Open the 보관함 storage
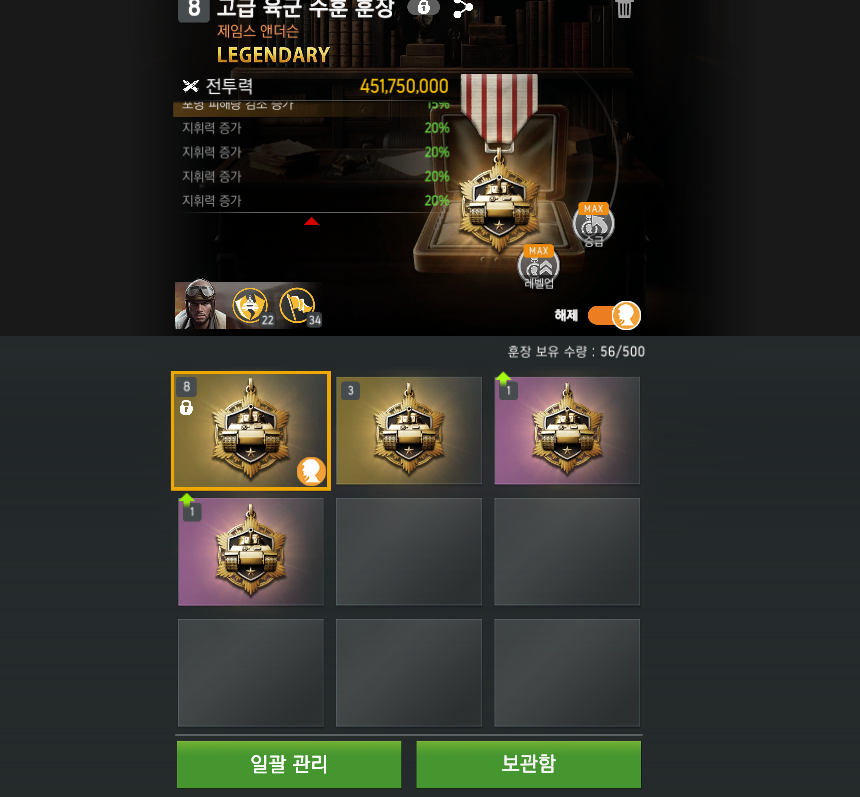The height and width of the screenshot is (797, 860). [x=528, y=764]
